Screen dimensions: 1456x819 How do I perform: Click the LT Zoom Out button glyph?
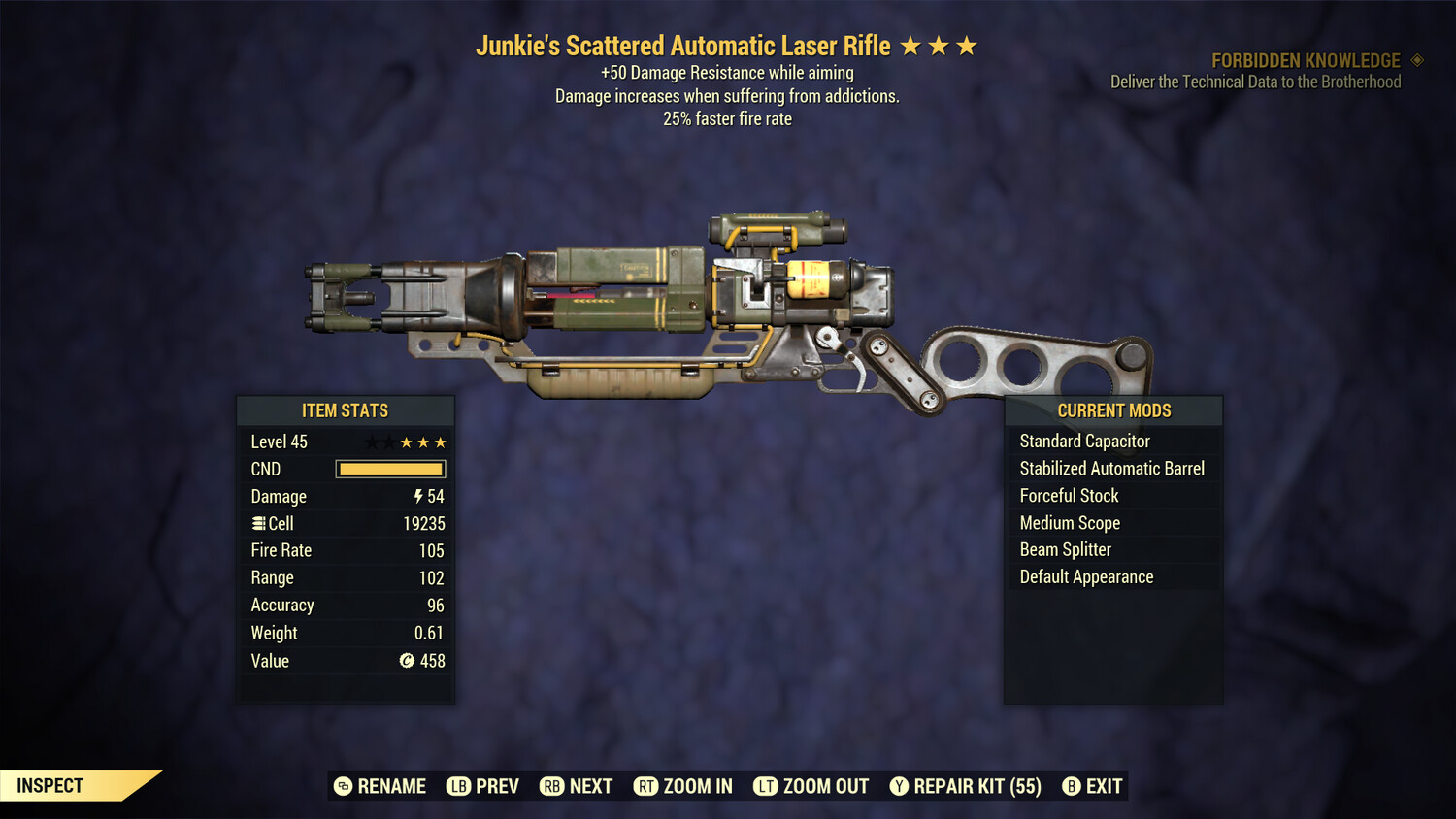766,786
